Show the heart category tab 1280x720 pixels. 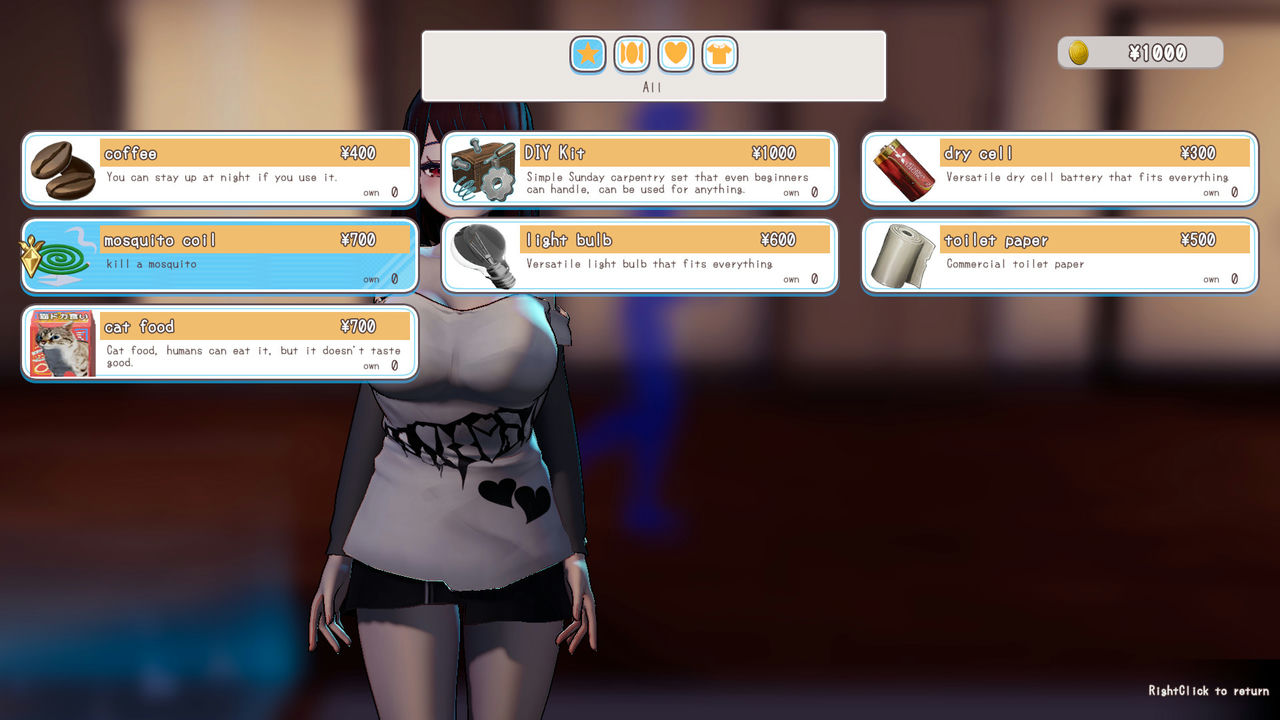(x=676, y=54)
